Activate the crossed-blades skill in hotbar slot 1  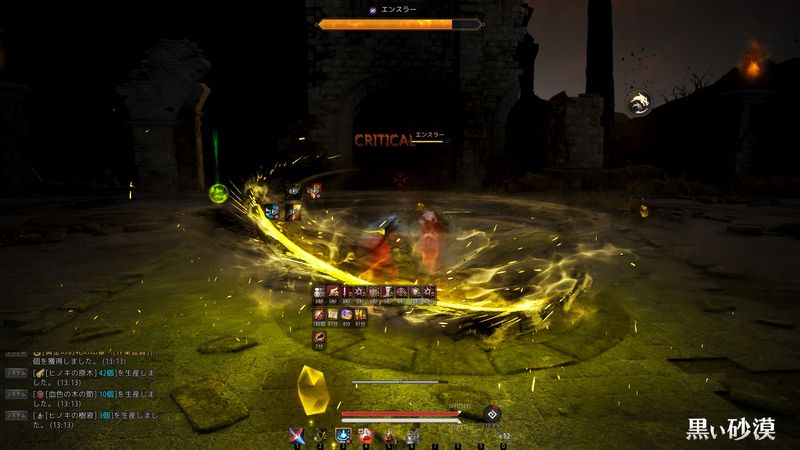tap(297, 435)
